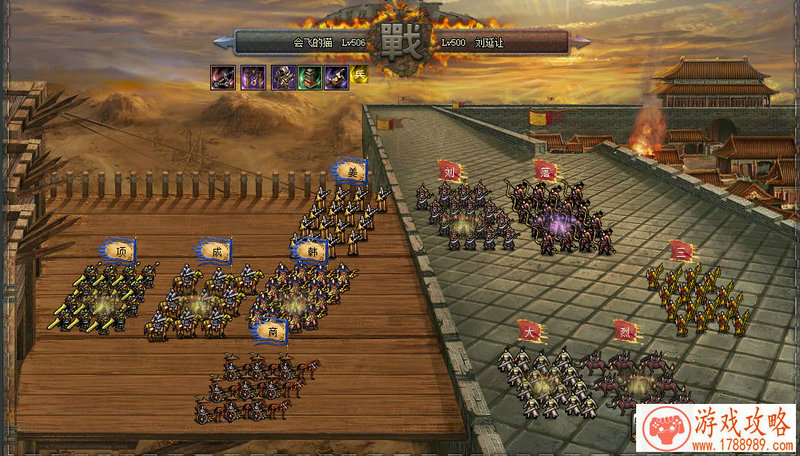This screenshot has width=800, height=456.
Task: Select the blue 韩 unit banner
Action: [x=311, y=249]
